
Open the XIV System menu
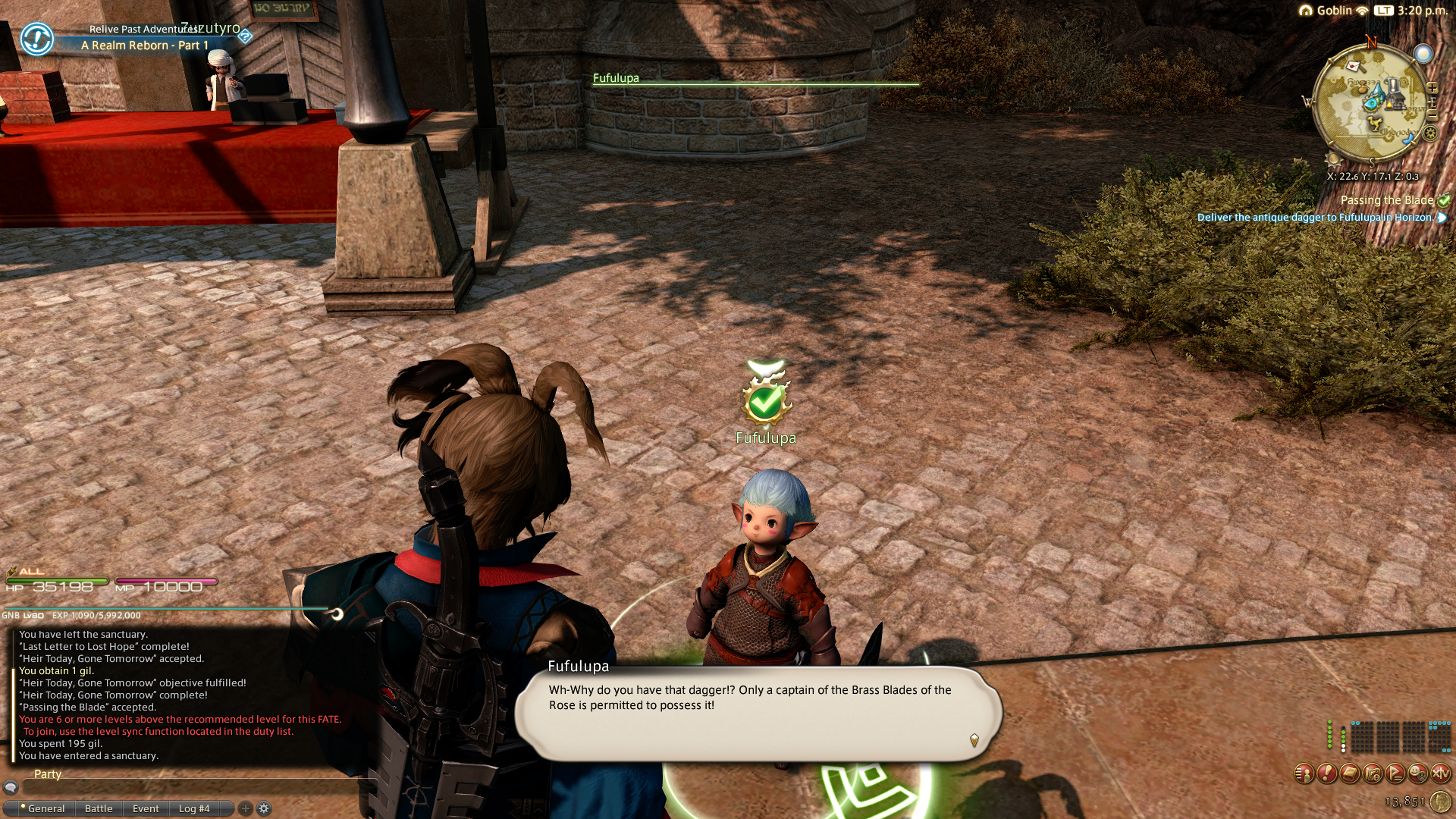pos(1440,773)
